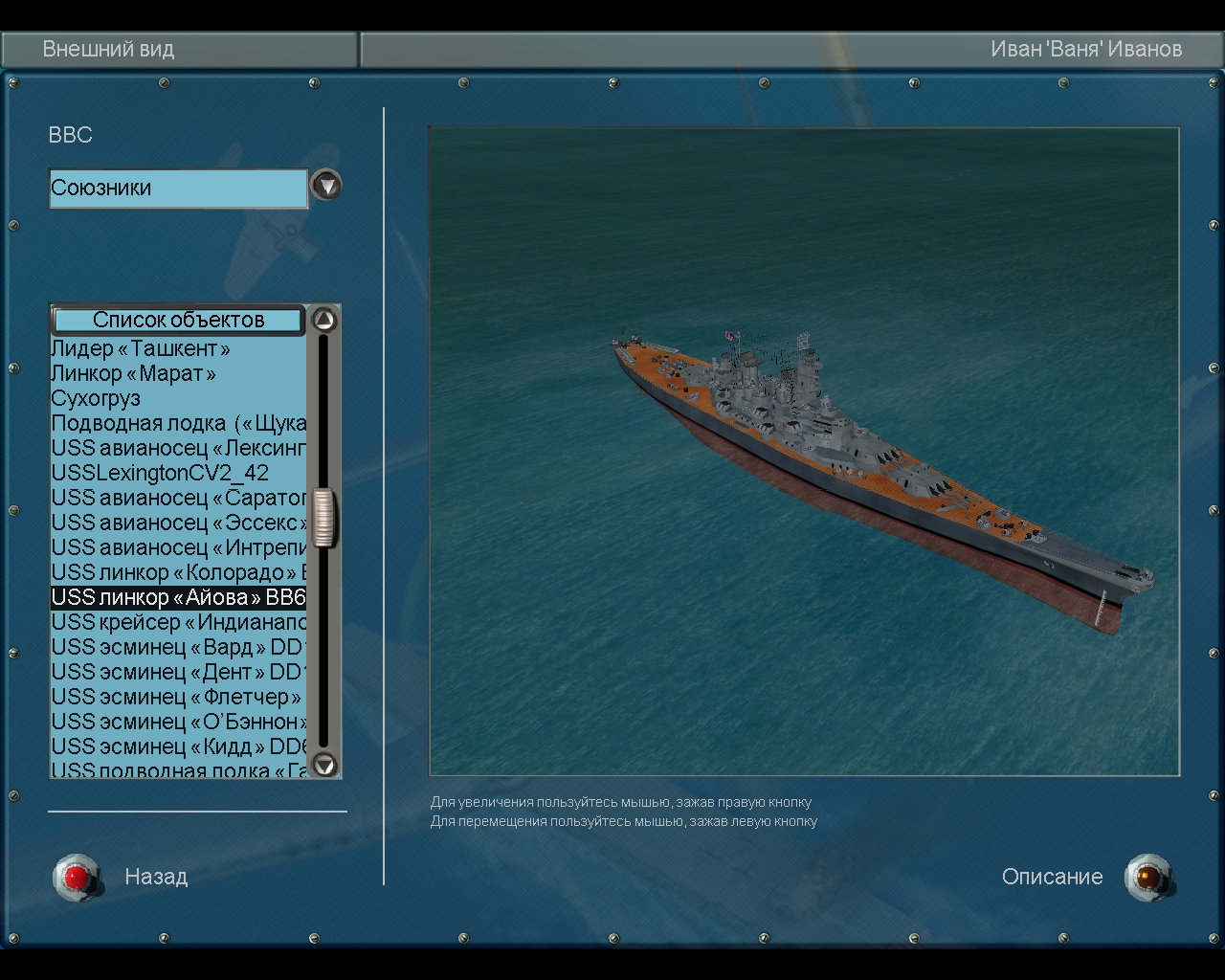Image resolution: width=1225 pixels, height=980 pixels.
Task: Click the object list scroll-down arrow
Action: click(x=325, y=764)
